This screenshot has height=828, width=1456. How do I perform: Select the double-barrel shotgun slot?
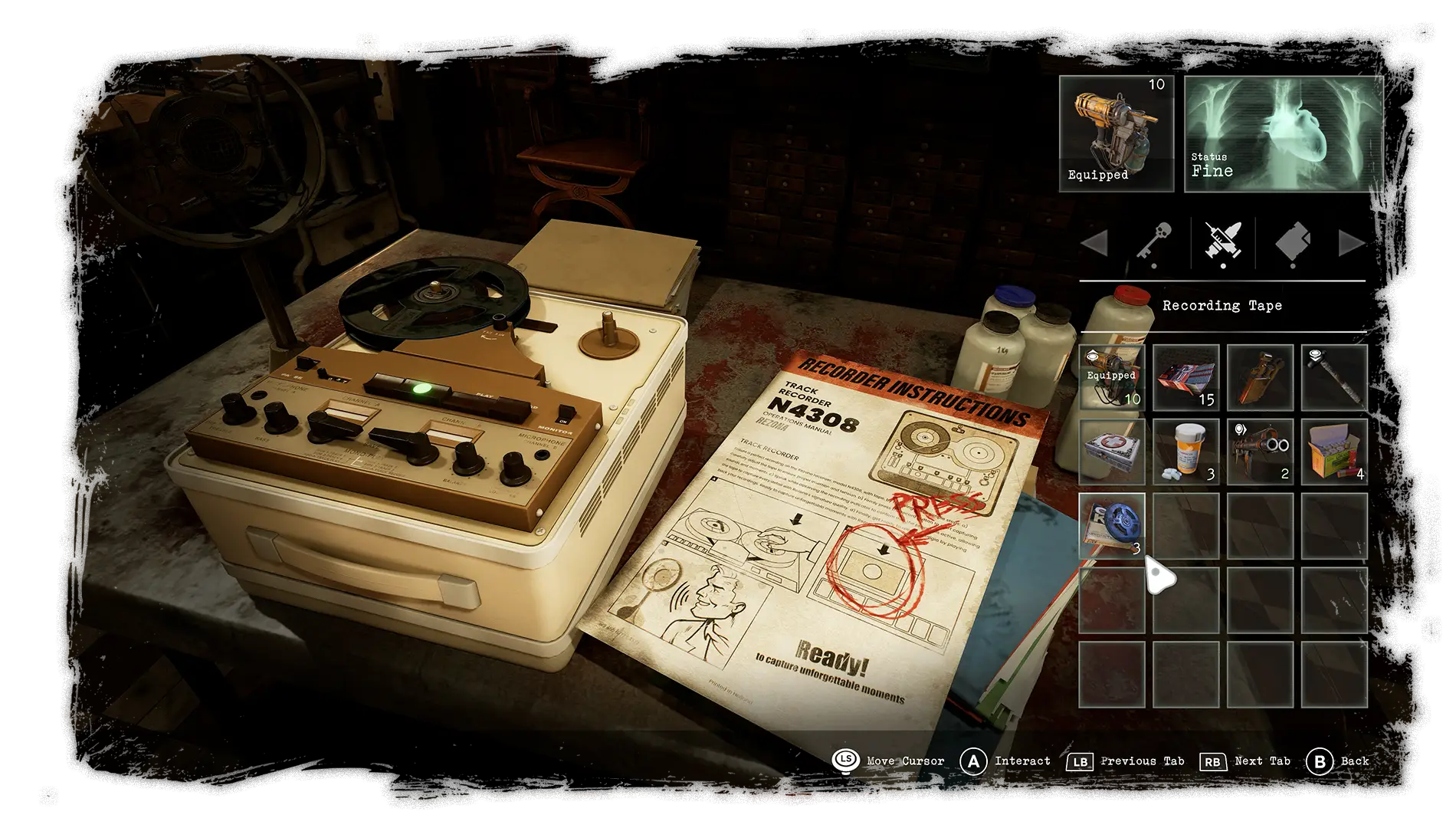tap(1260, 452)
